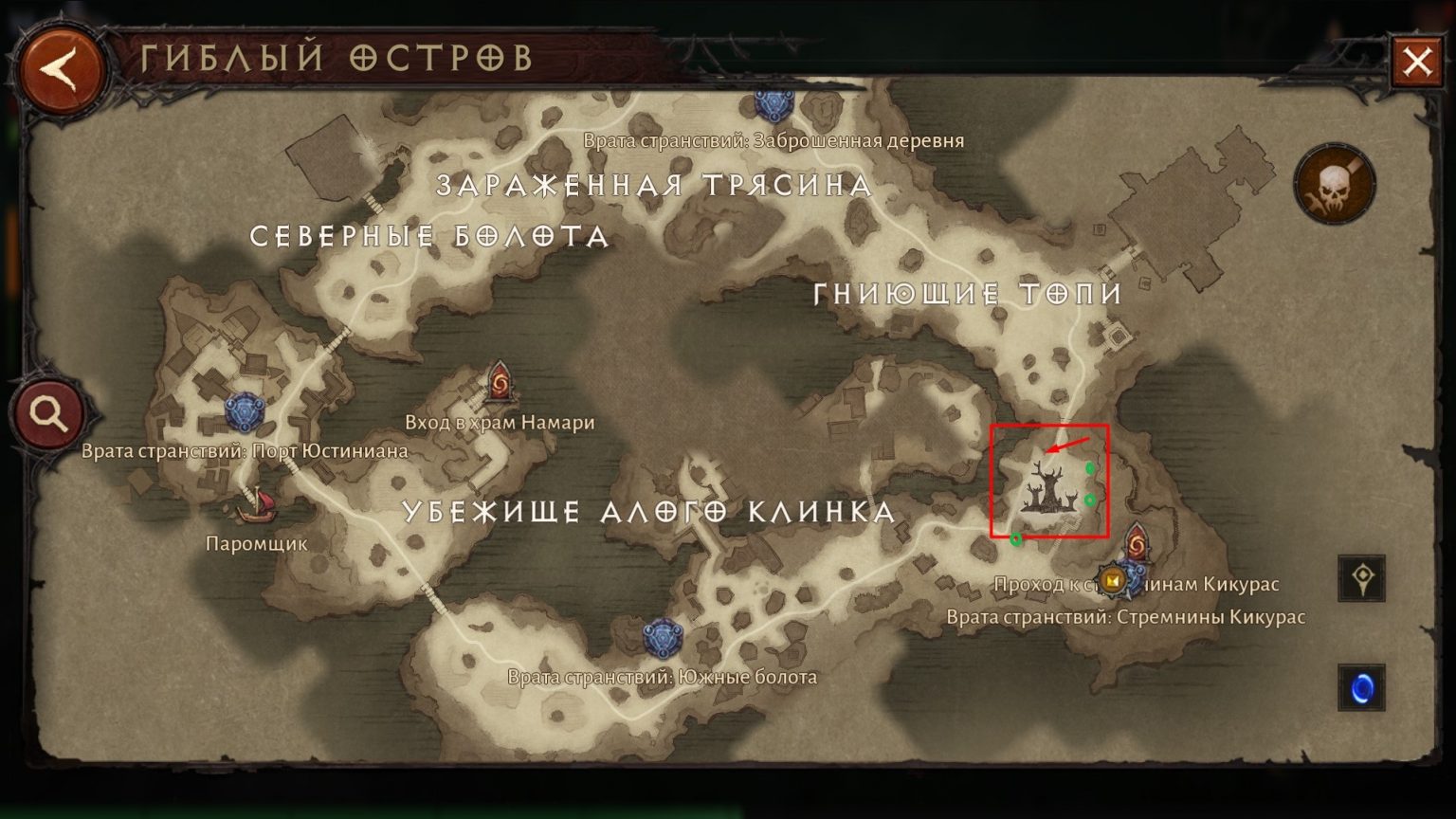The width and height of the screenshot is (1456, 819).
Task: Click a green quest dot inside red rectangle
Action: 1090,467
